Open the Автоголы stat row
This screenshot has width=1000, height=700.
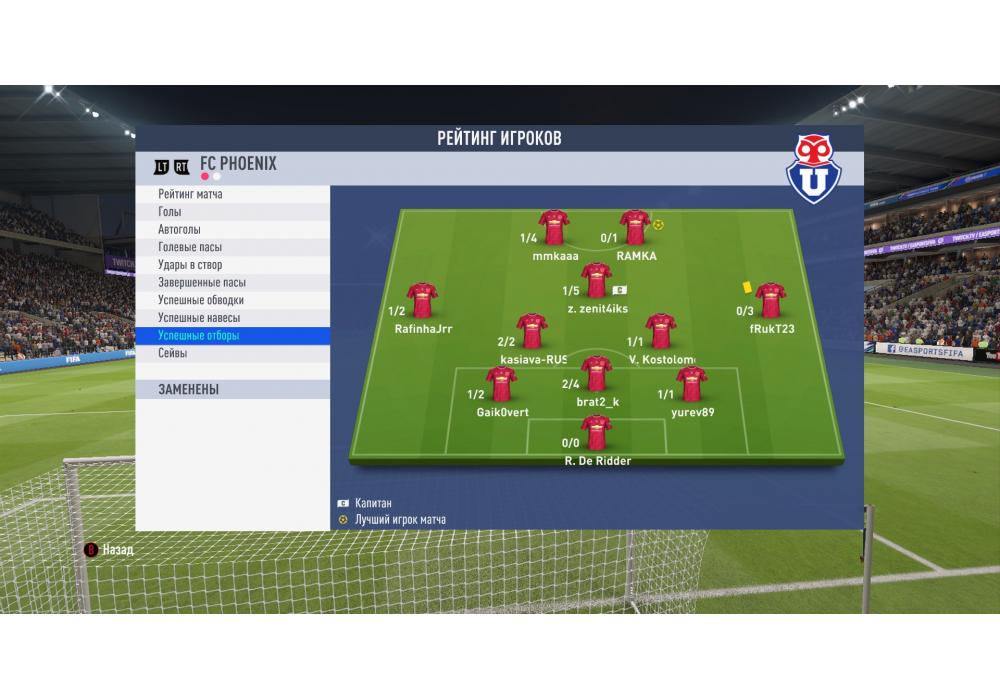(232, 229)
